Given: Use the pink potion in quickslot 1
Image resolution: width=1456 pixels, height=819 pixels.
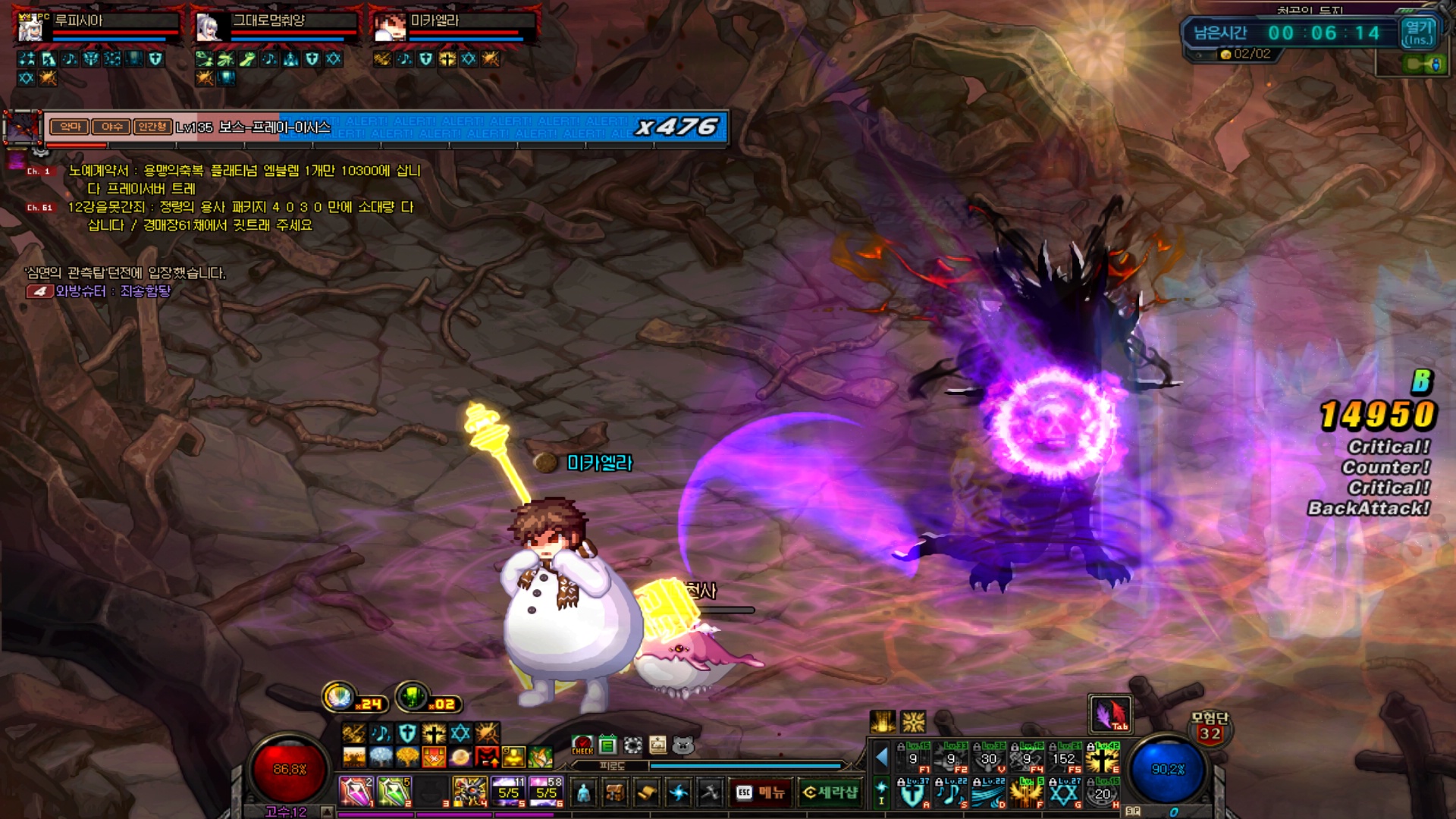Looking at the screenshot, I should 355,792.
